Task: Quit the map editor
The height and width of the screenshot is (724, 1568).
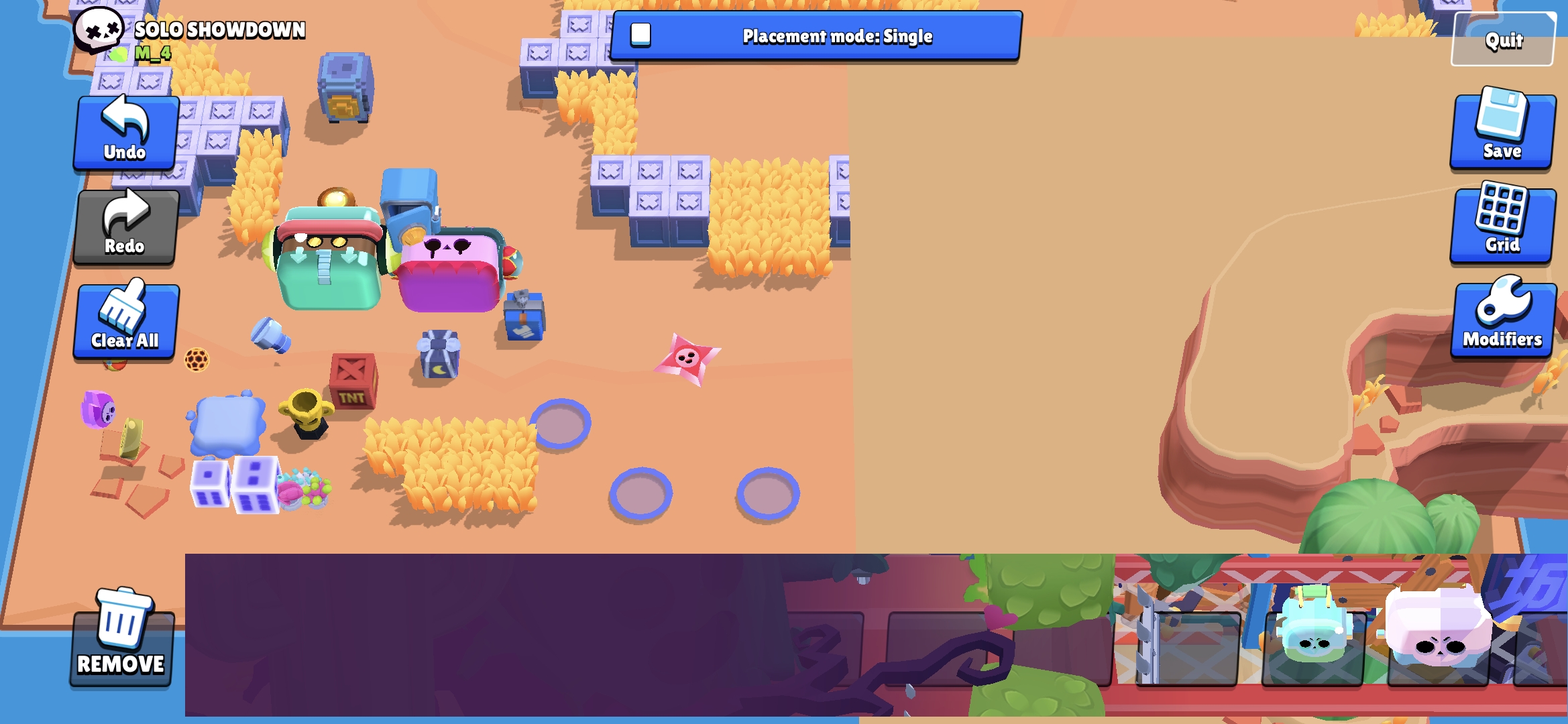Action: coord(1502,40)
